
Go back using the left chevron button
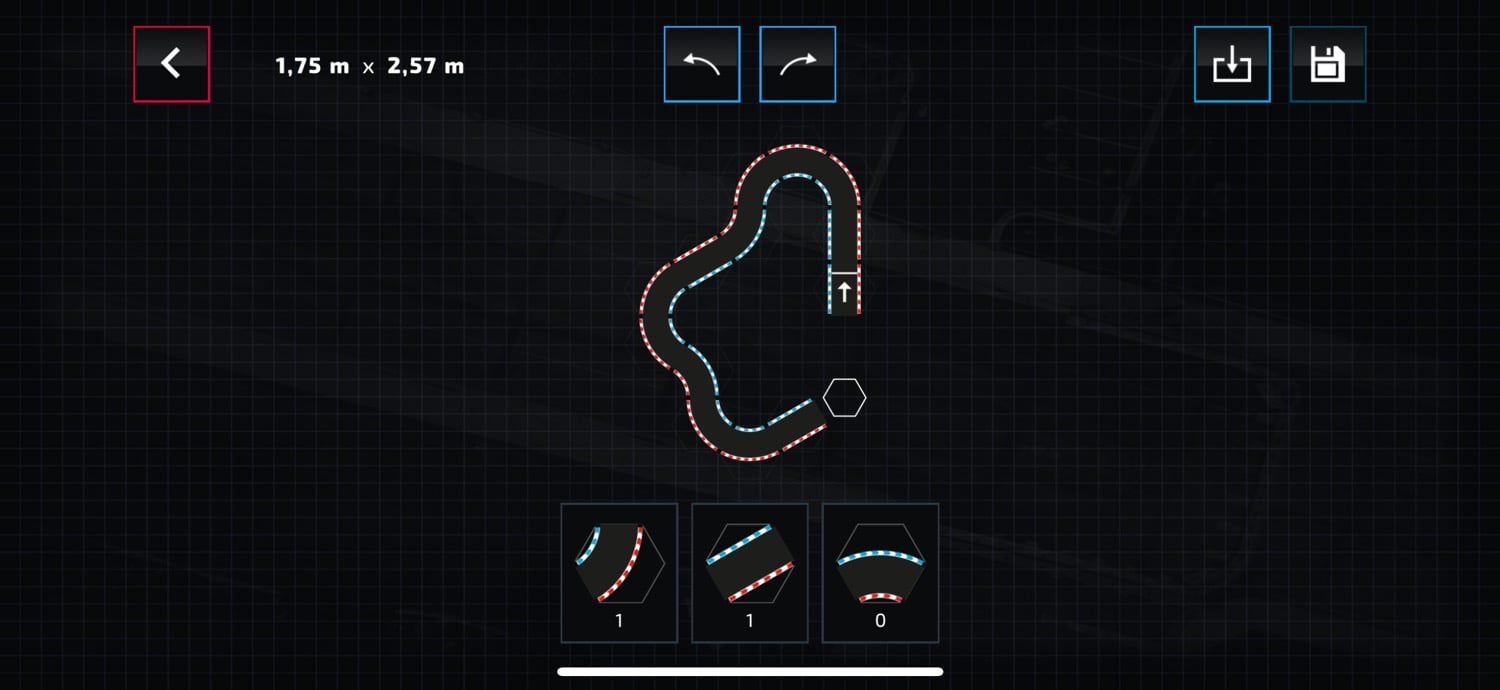click(171, 64)
